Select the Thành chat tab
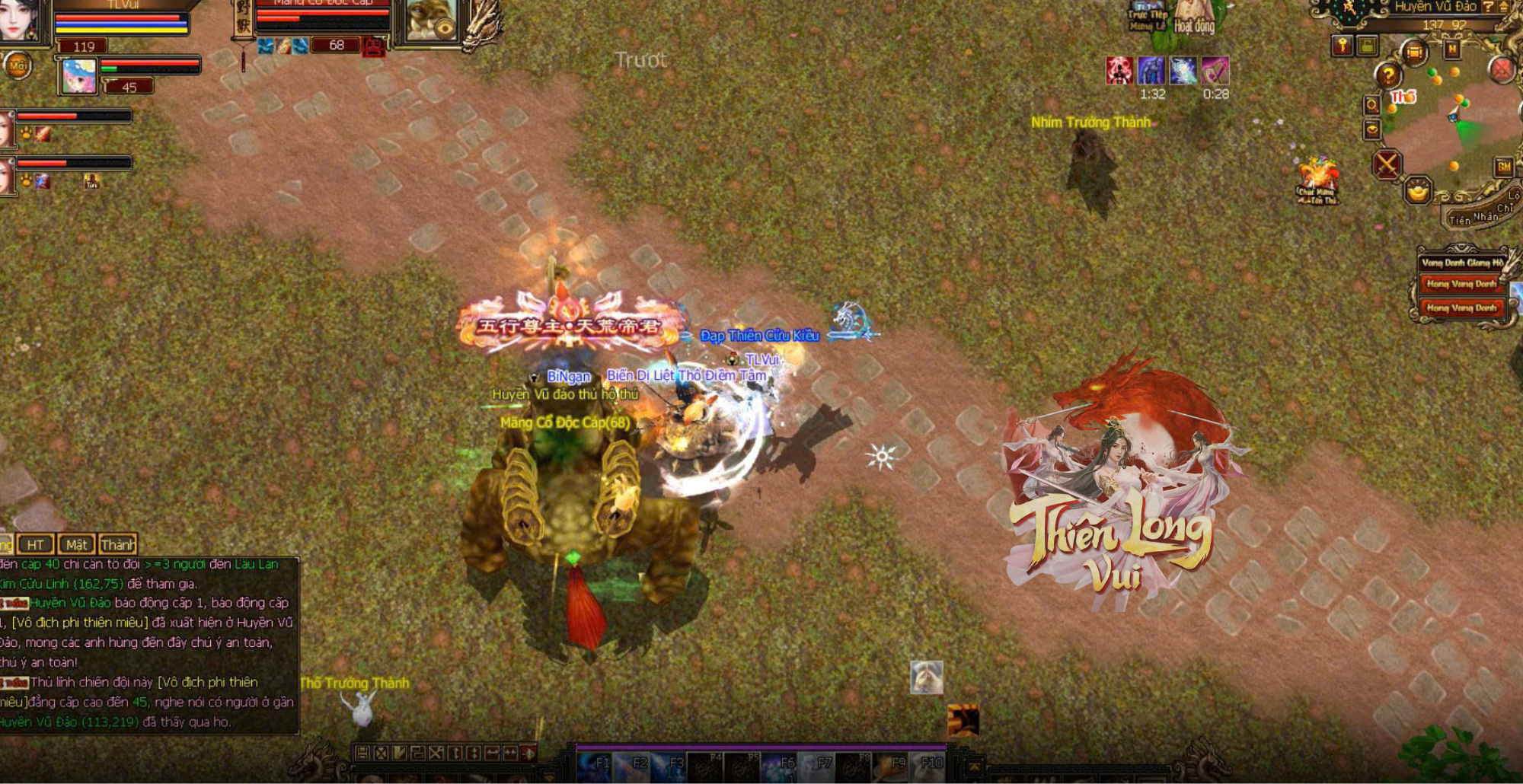The image size is (1523, 784). coord(118,544)
